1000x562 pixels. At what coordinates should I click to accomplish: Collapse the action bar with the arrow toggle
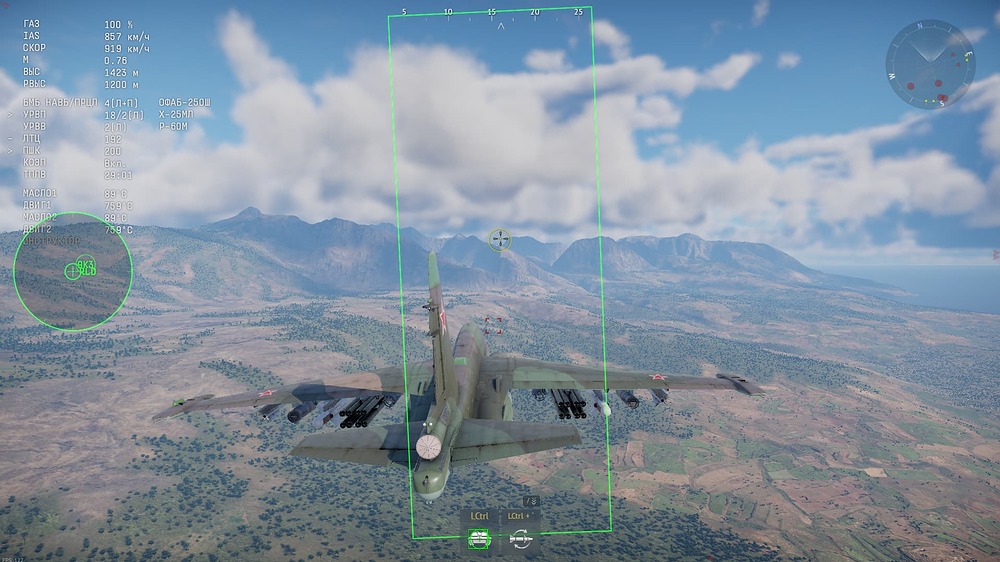coord(531,501)
